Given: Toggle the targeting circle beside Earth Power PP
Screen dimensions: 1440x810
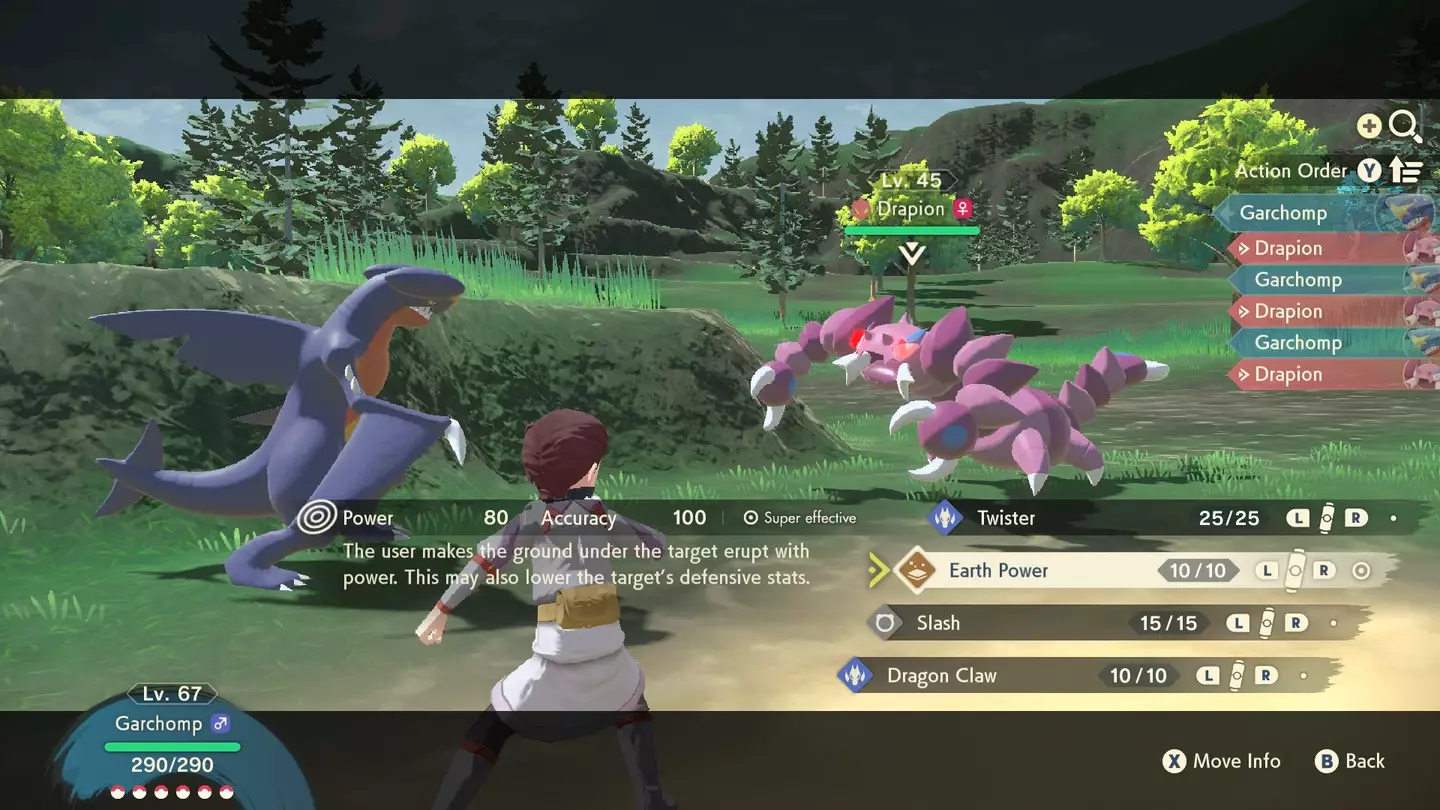Looking at the screenshot, I should point(1361,570).
